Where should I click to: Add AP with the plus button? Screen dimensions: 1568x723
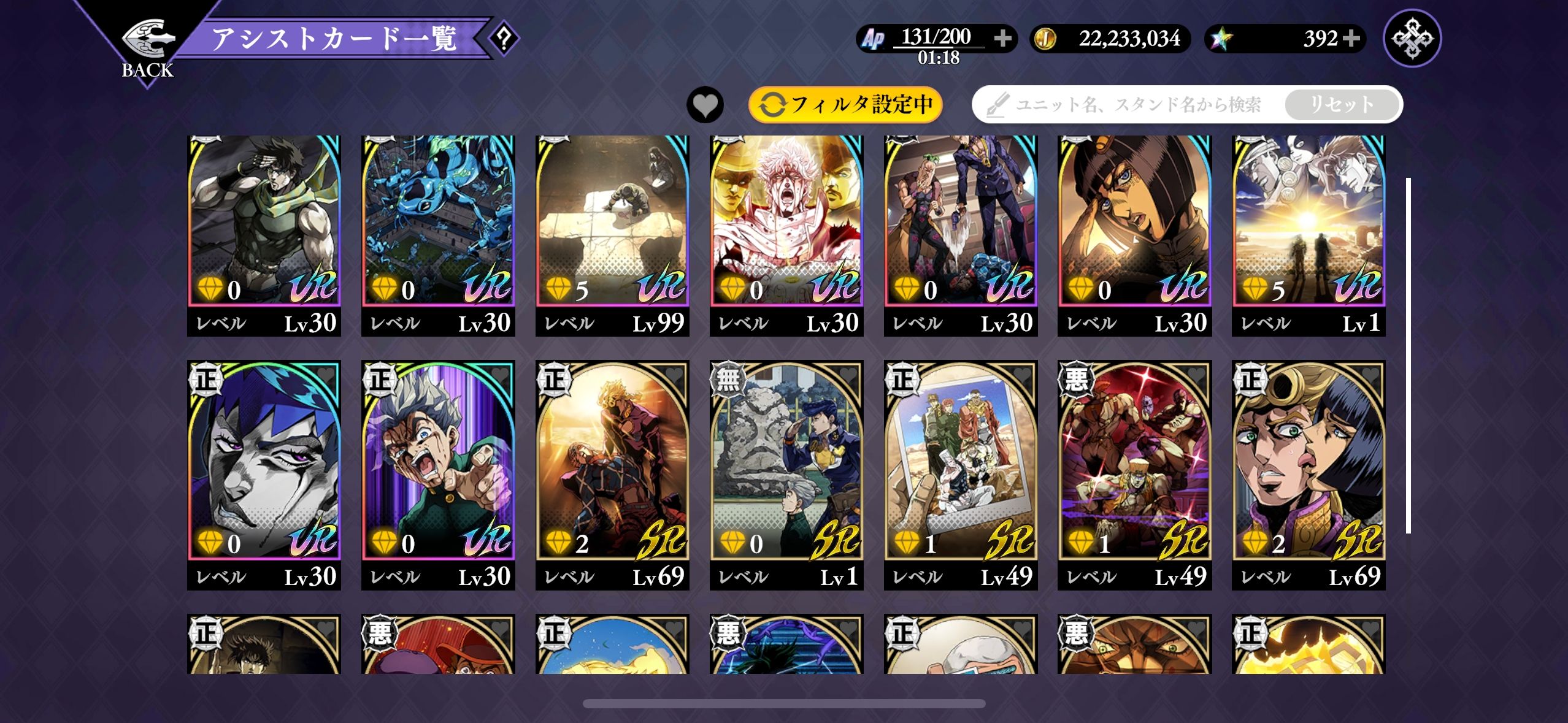(x=1003, y=39)
